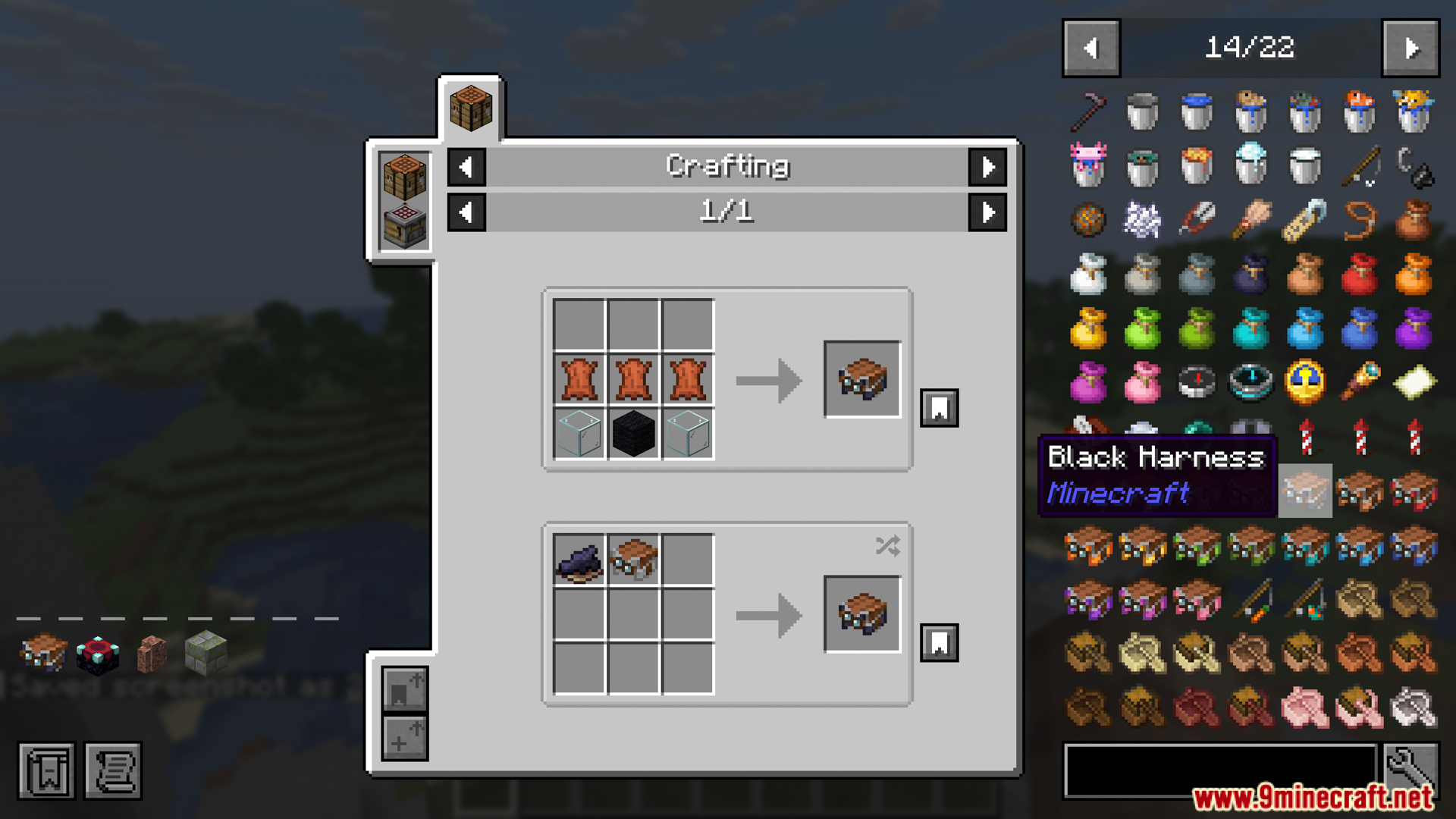This screenshot has width=1456, height=819.
Task: Select the pufferfish bucket item
Action: click(1415, 112)
